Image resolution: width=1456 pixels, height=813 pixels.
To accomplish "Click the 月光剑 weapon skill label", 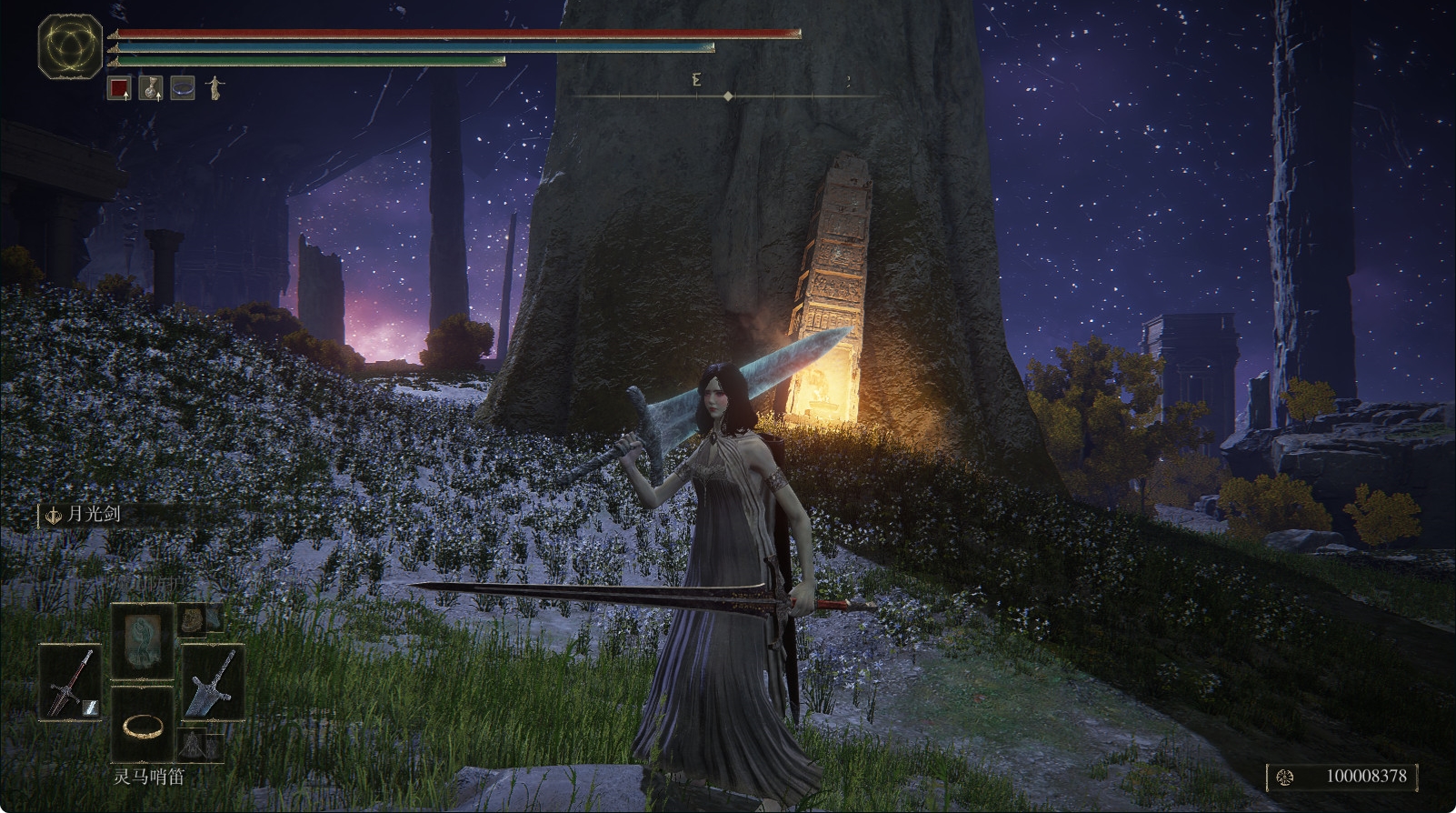I will pos(93,515).
